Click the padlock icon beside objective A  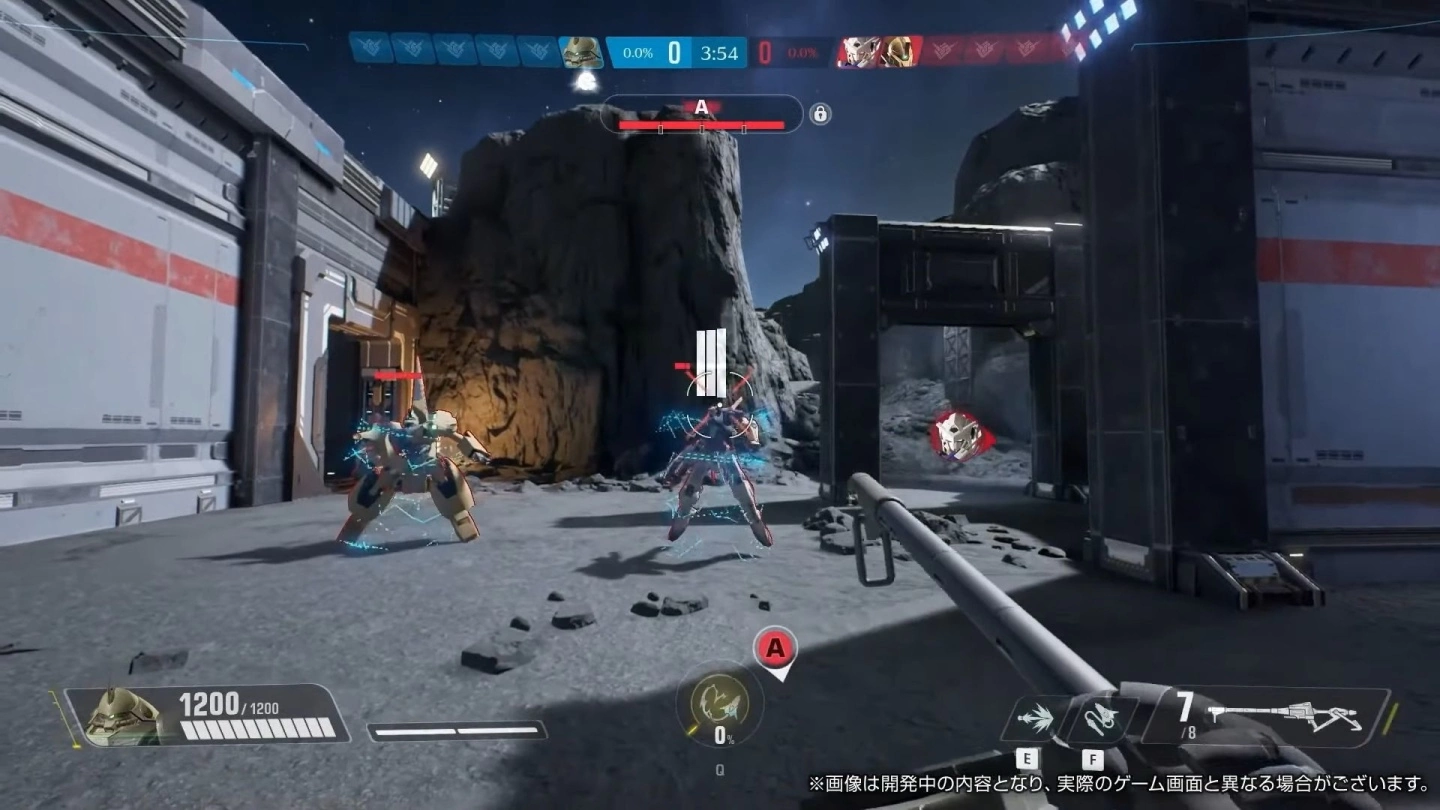point(820,115)
